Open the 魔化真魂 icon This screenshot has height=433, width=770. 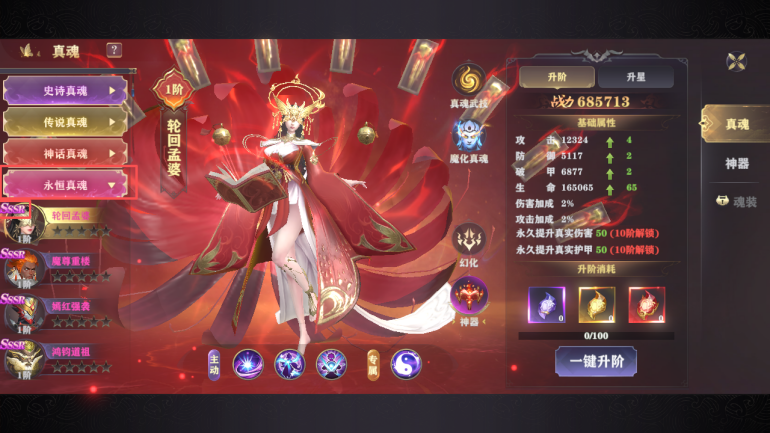(469, 137)
